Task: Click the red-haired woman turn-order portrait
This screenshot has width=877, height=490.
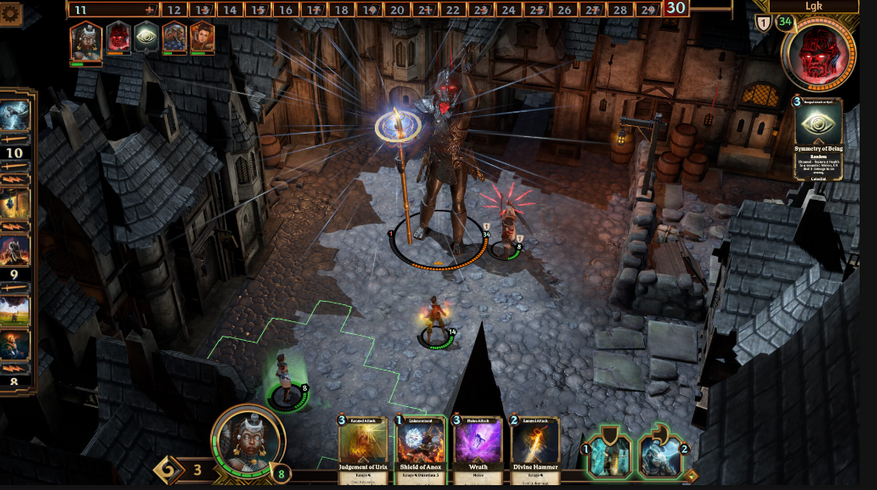Action: click(x=202, y=39)
